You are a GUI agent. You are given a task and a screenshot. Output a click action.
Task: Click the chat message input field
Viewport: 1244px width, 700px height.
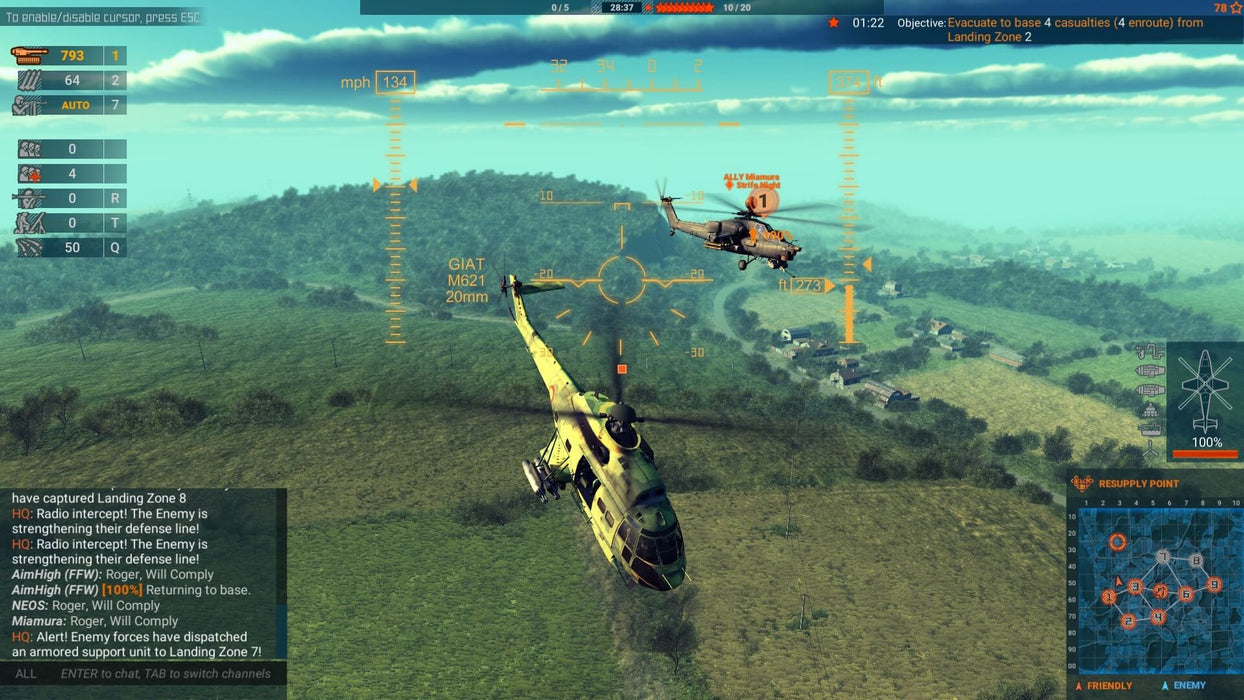point(166,674)
